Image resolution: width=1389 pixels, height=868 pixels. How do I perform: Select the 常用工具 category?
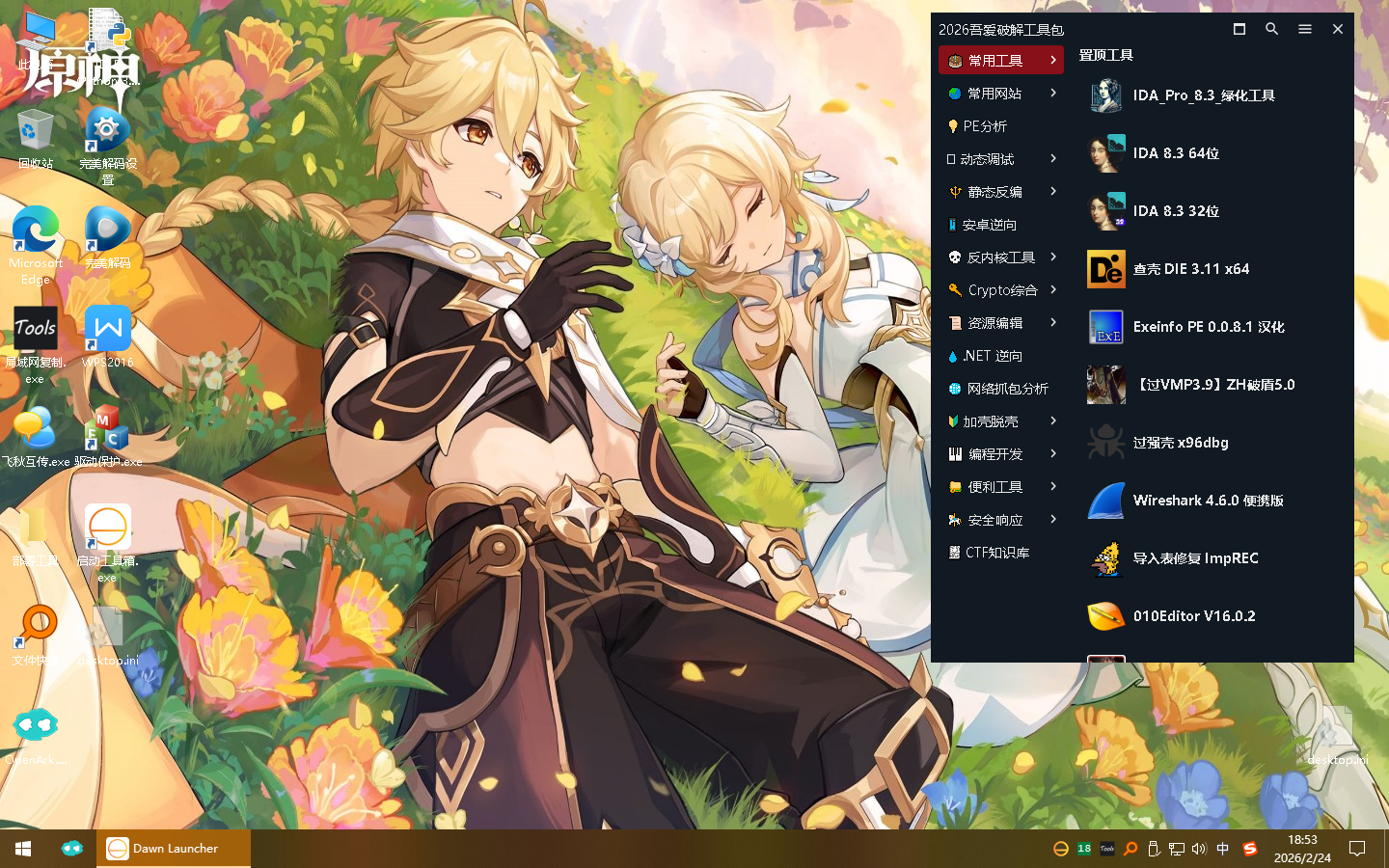pyautogui.click(x=999, y=61)
